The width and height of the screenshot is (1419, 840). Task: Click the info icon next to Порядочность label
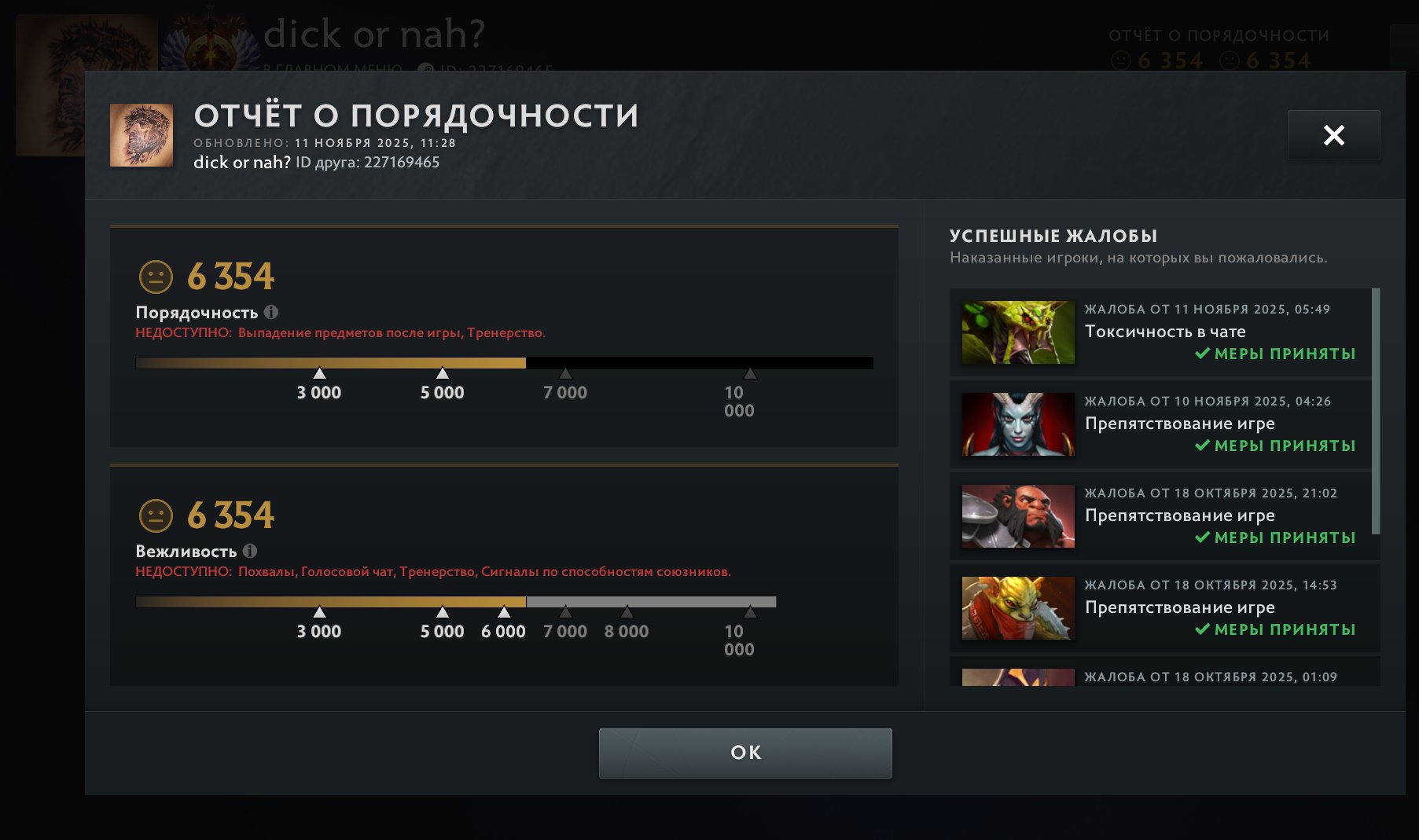click(273, 312)
